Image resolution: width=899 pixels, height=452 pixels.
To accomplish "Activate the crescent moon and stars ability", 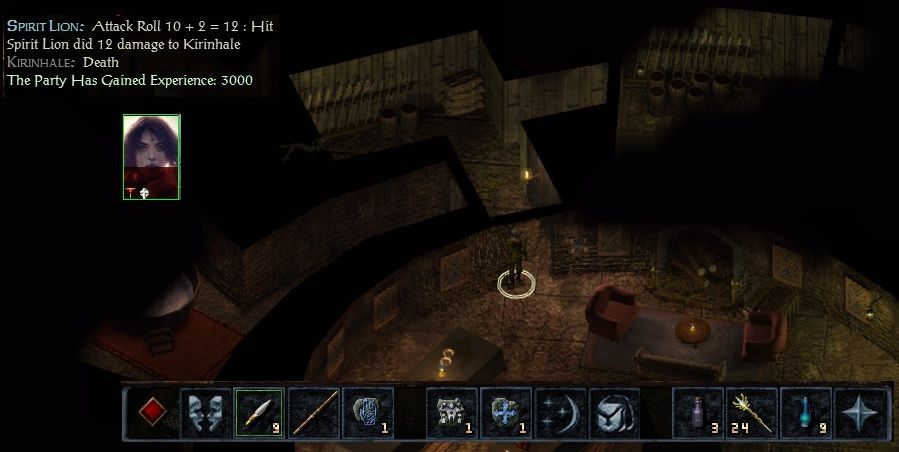I will 559,412.
